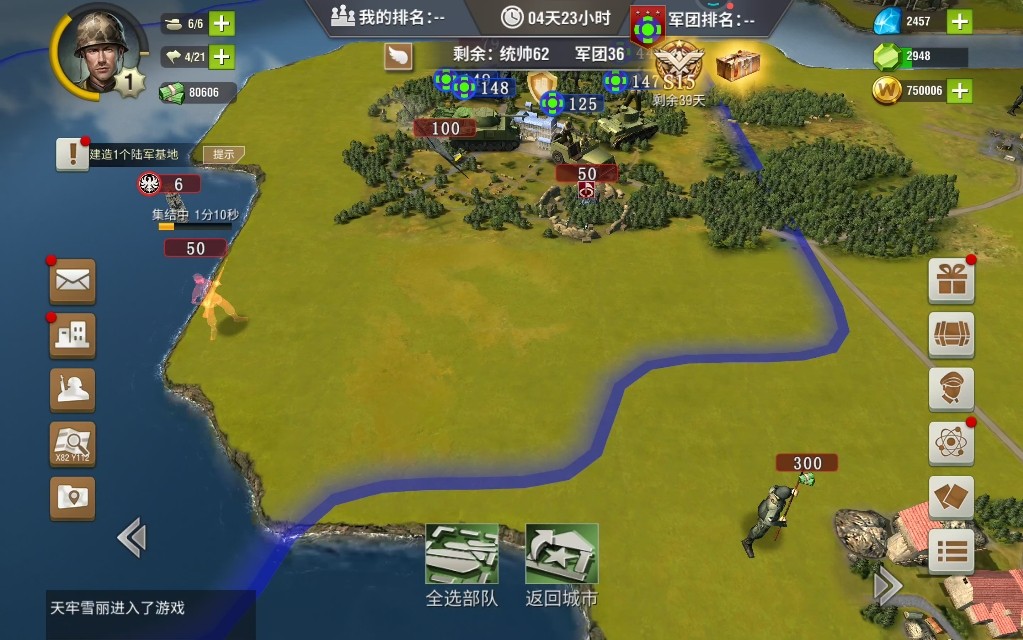This screenshot has height=640, width=1023.
Task: Open the location bookmark folder
Action: 73,497
